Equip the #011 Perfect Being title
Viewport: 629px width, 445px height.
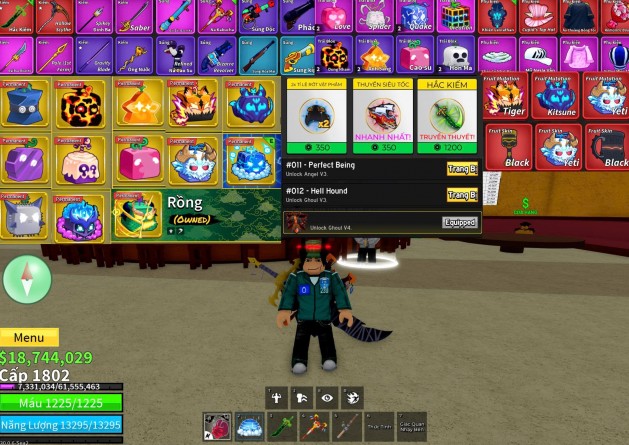click(x=461, y=169)
